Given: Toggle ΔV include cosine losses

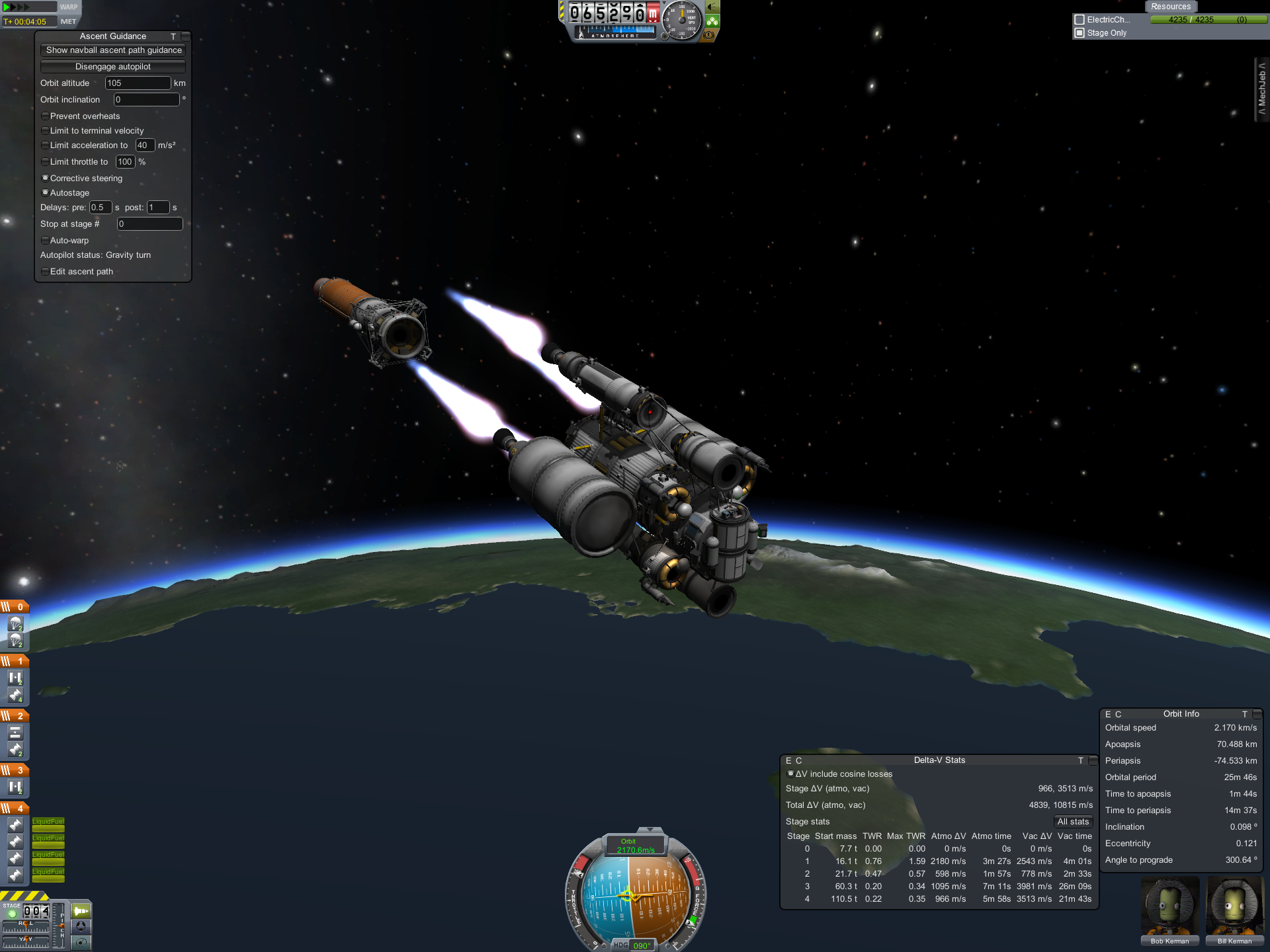Looking at the screenshot, I should pos(790,774).
